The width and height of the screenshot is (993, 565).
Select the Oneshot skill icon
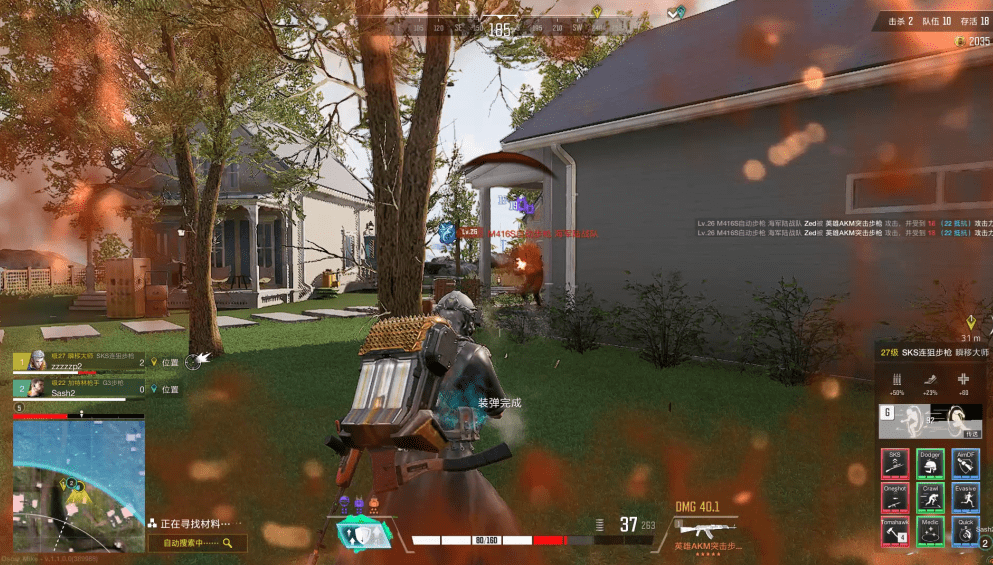pyautogui.click(x=895, y=497)
